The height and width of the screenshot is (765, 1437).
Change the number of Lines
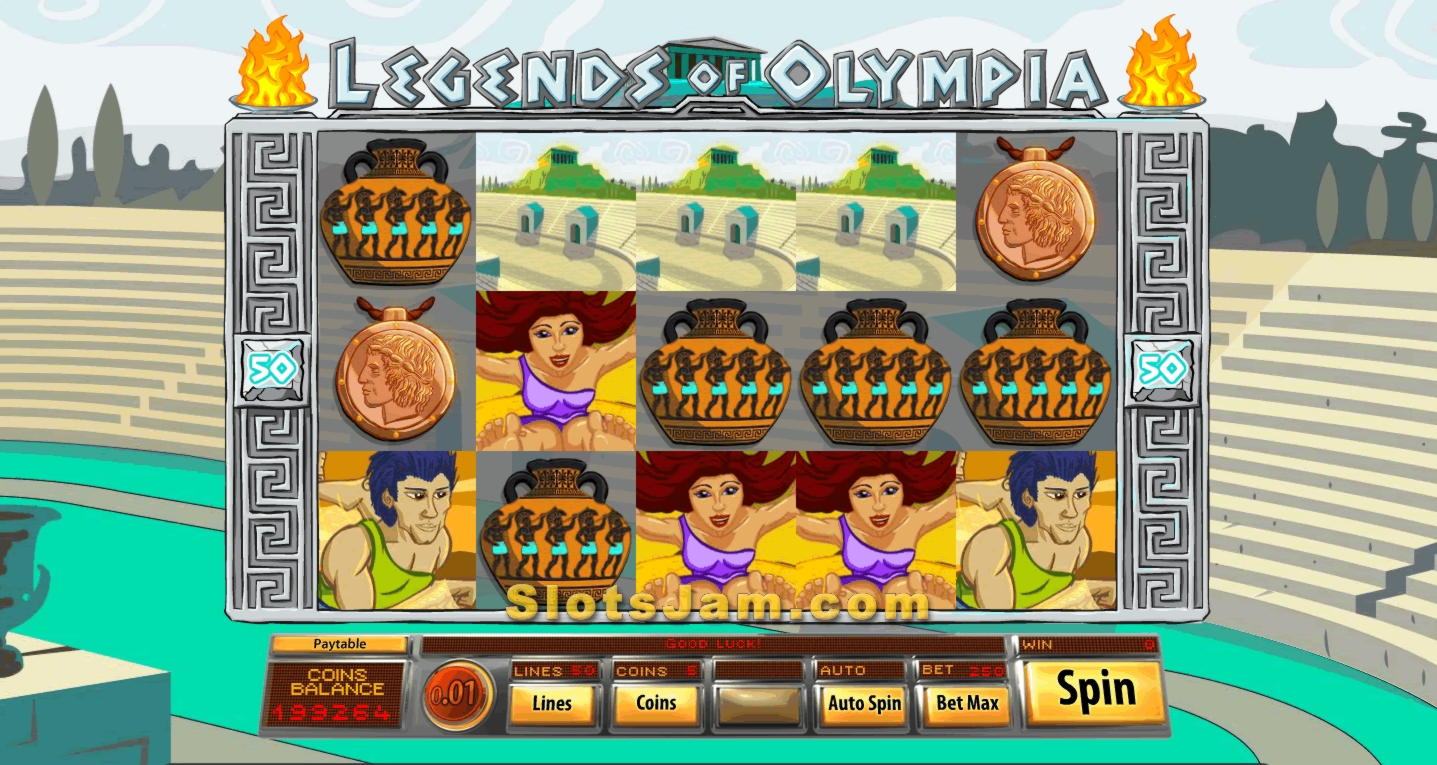coord(552,703)
